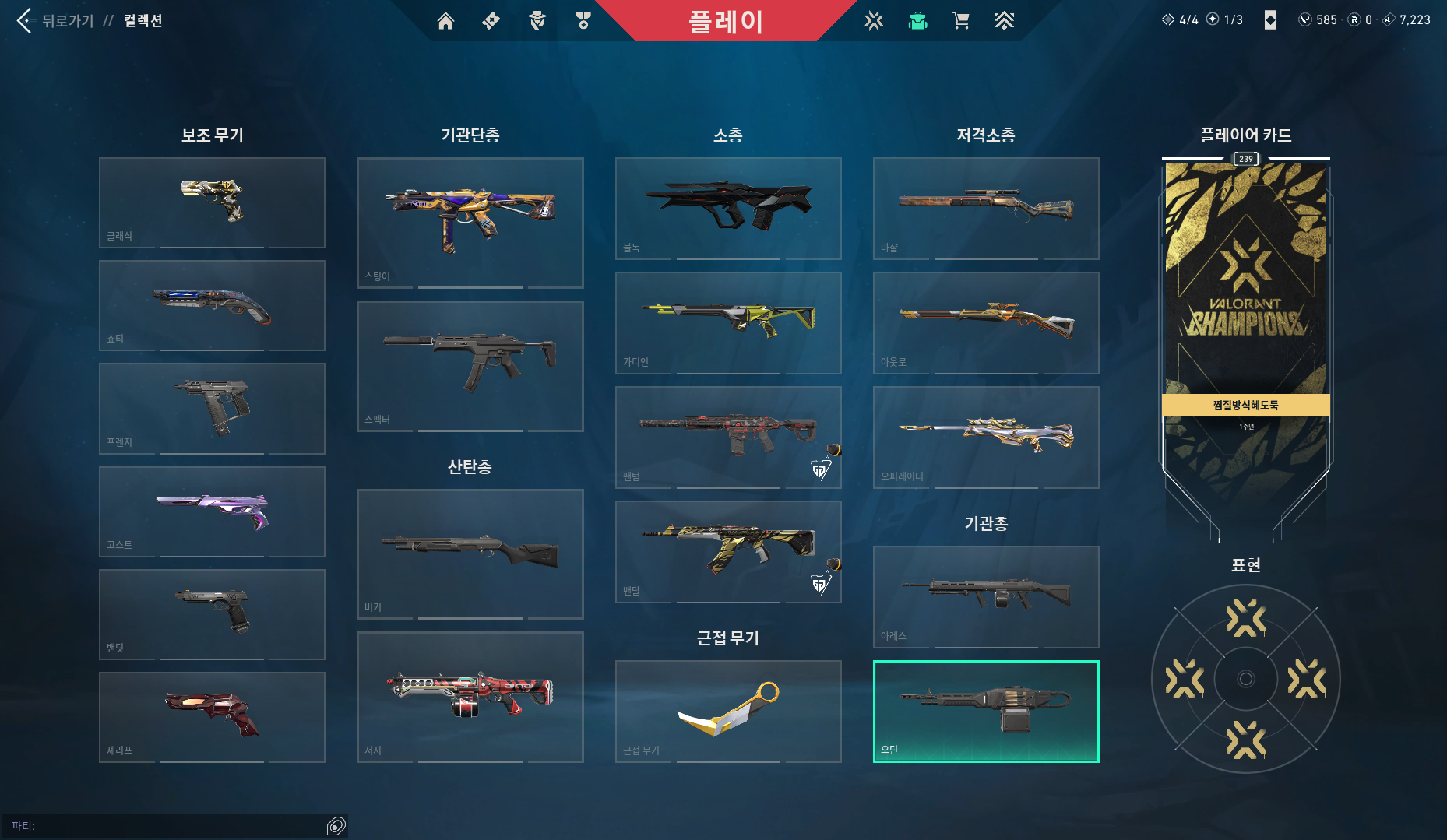Click the Valorant esports logo icon
This screenshot has width=1447, height=840.
(874, 21)
